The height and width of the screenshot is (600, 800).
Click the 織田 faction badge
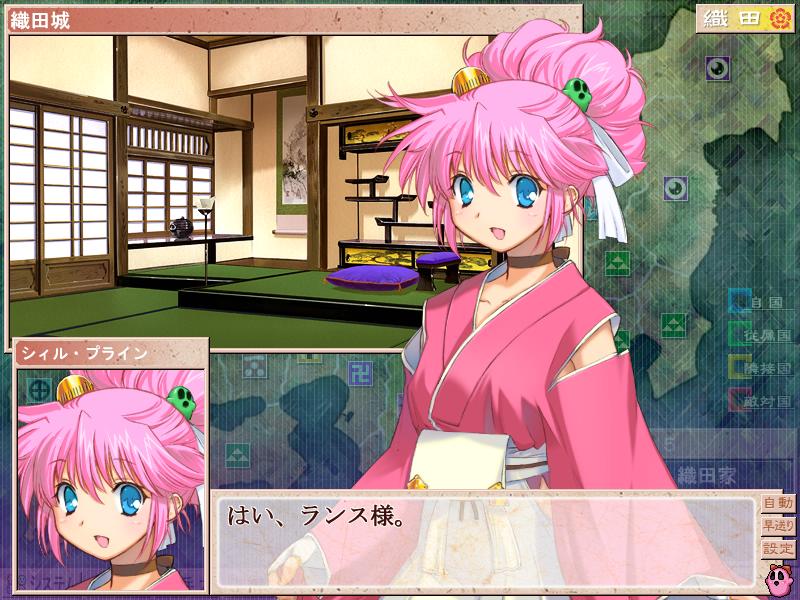click(x=745, y=19)
